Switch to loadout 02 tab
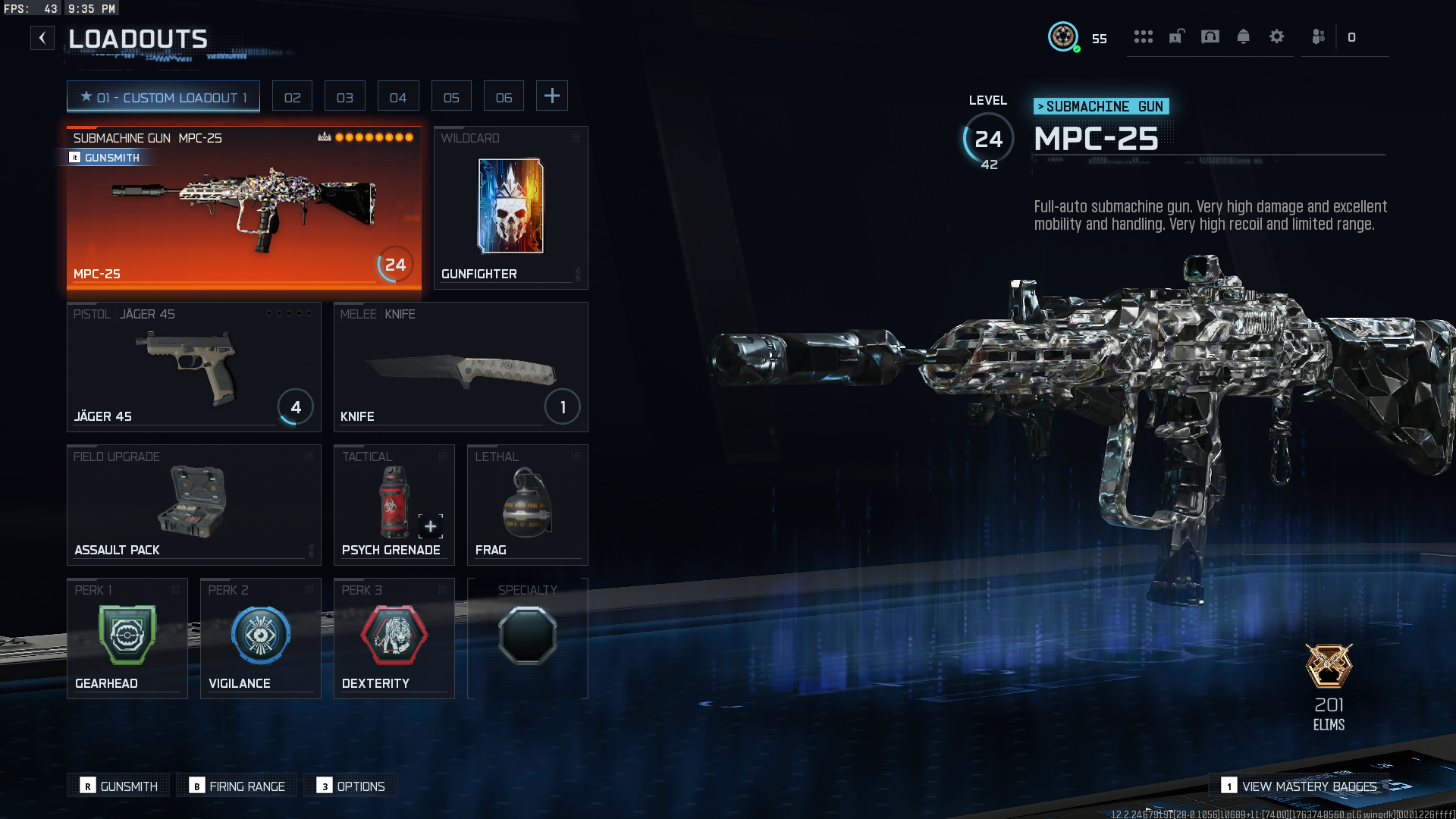This screenshot has height=819, width=1456. (x=292, y=97)
